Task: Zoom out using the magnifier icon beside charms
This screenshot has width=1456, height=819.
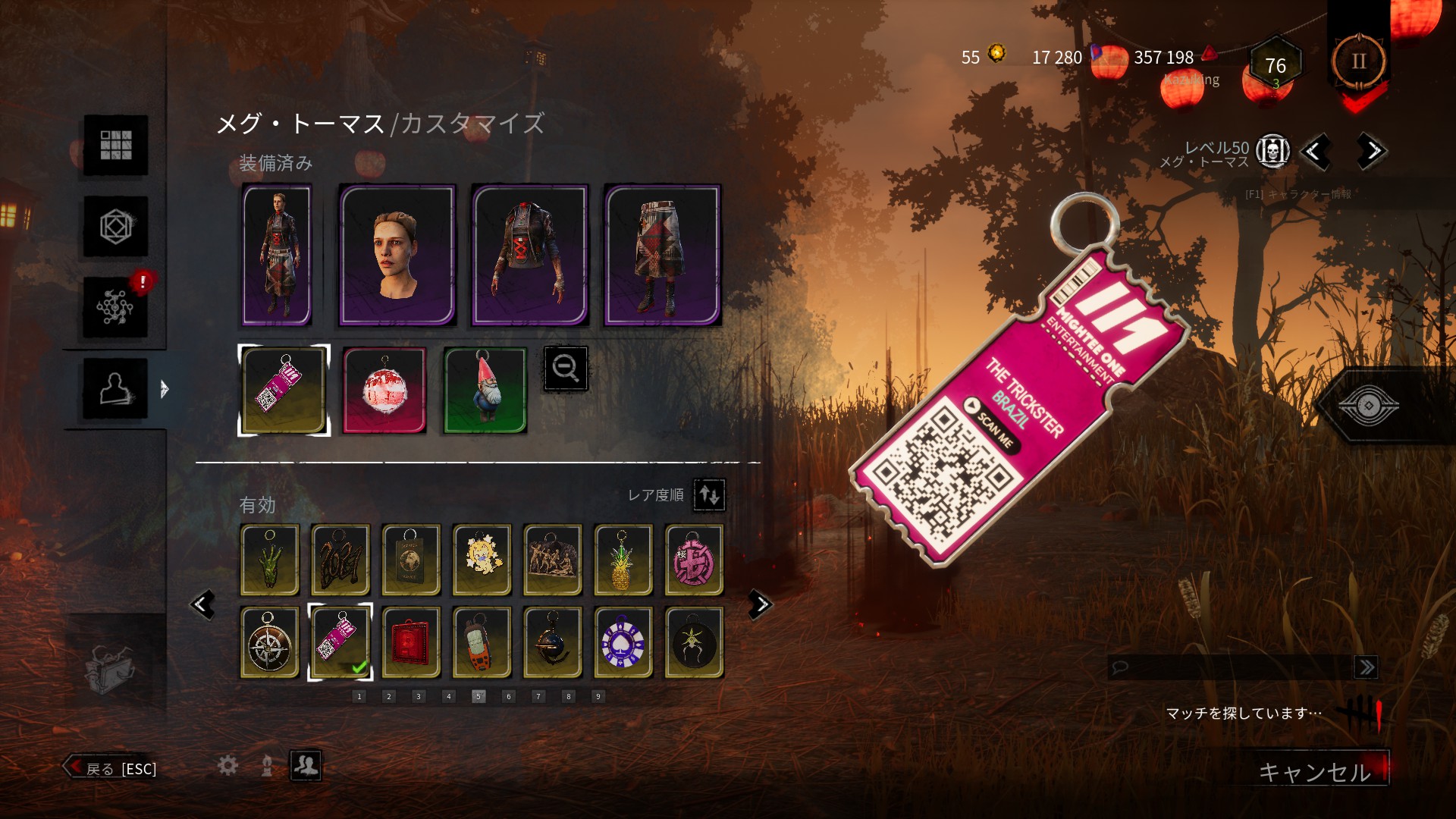Action: point(566,369)
